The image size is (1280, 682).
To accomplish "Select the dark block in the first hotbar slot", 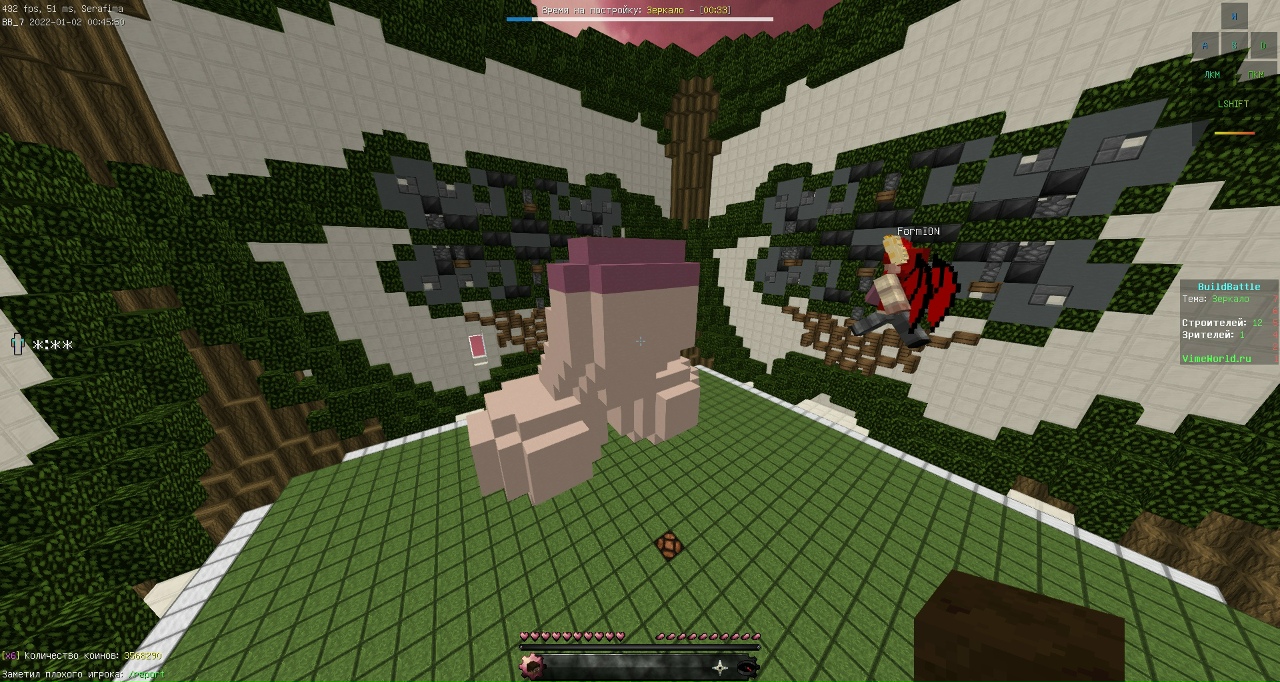I will pos(532,667).
